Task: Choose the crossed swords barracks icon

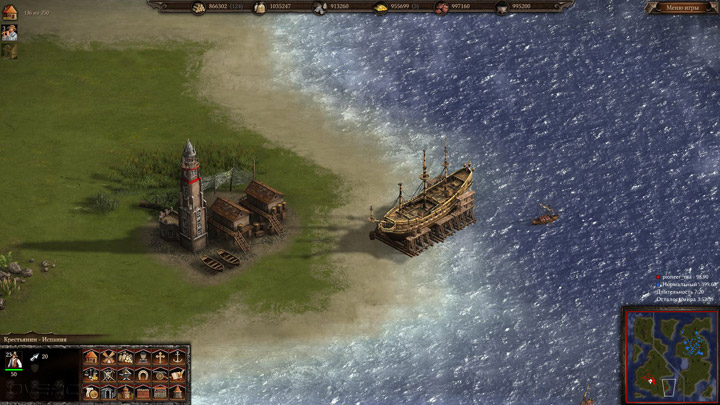Action: 109,375
